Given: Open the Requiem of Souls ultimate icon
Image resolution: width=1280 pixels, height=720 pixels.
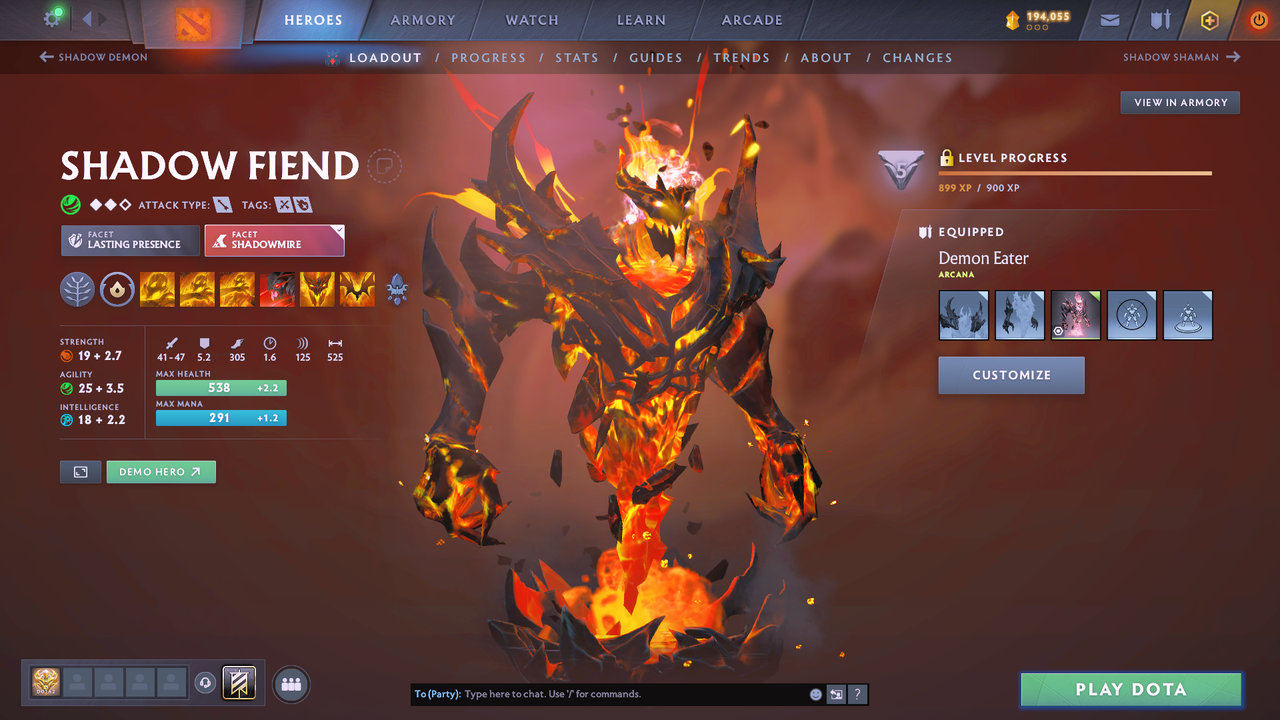Looking at the screenshot, I should (x=357, y=290).
